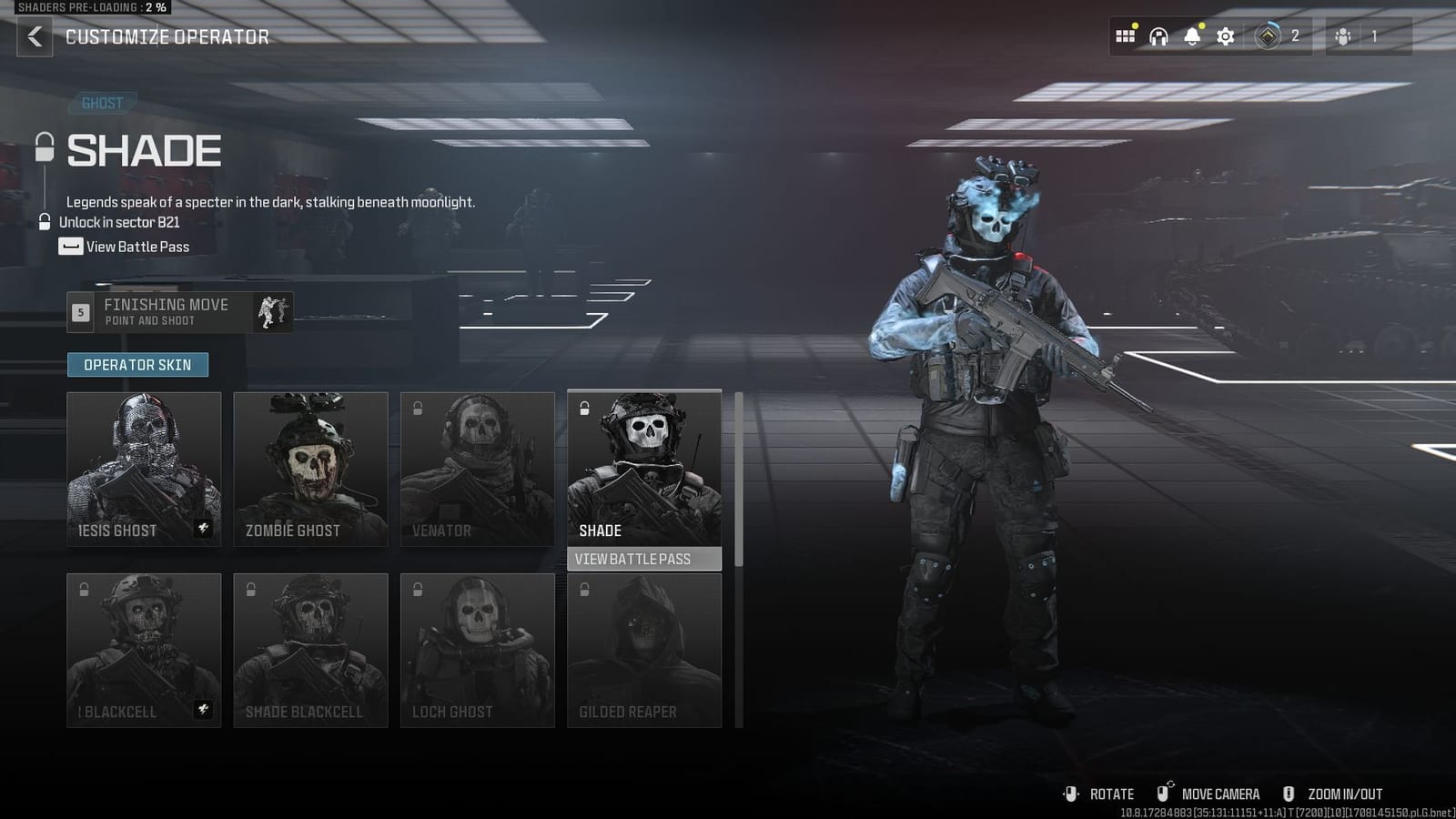Click the back arrow to collapse Customize Operator

(x=35, y=36)
